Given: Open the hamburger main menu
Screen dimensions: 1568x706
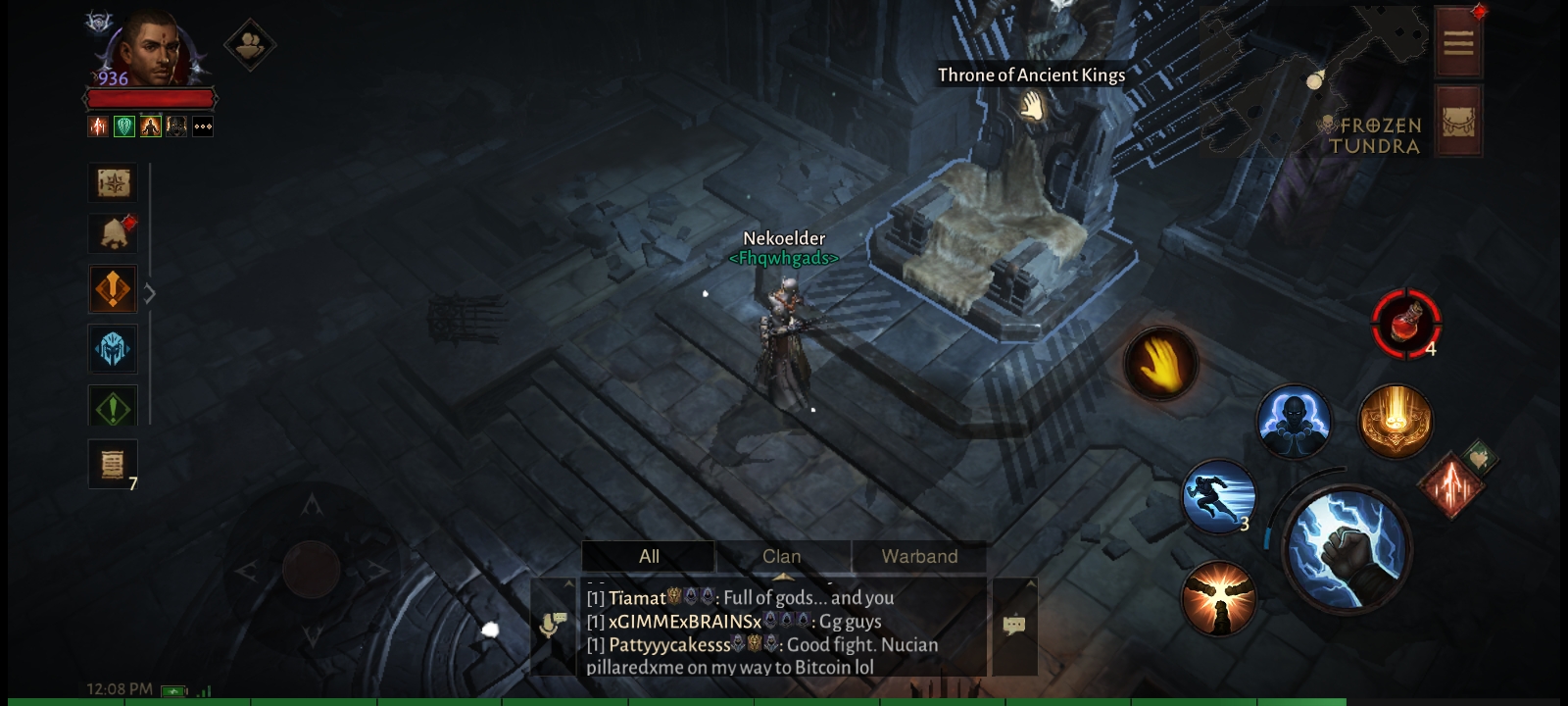Looking at the screenshot, I should (1458, 42).
